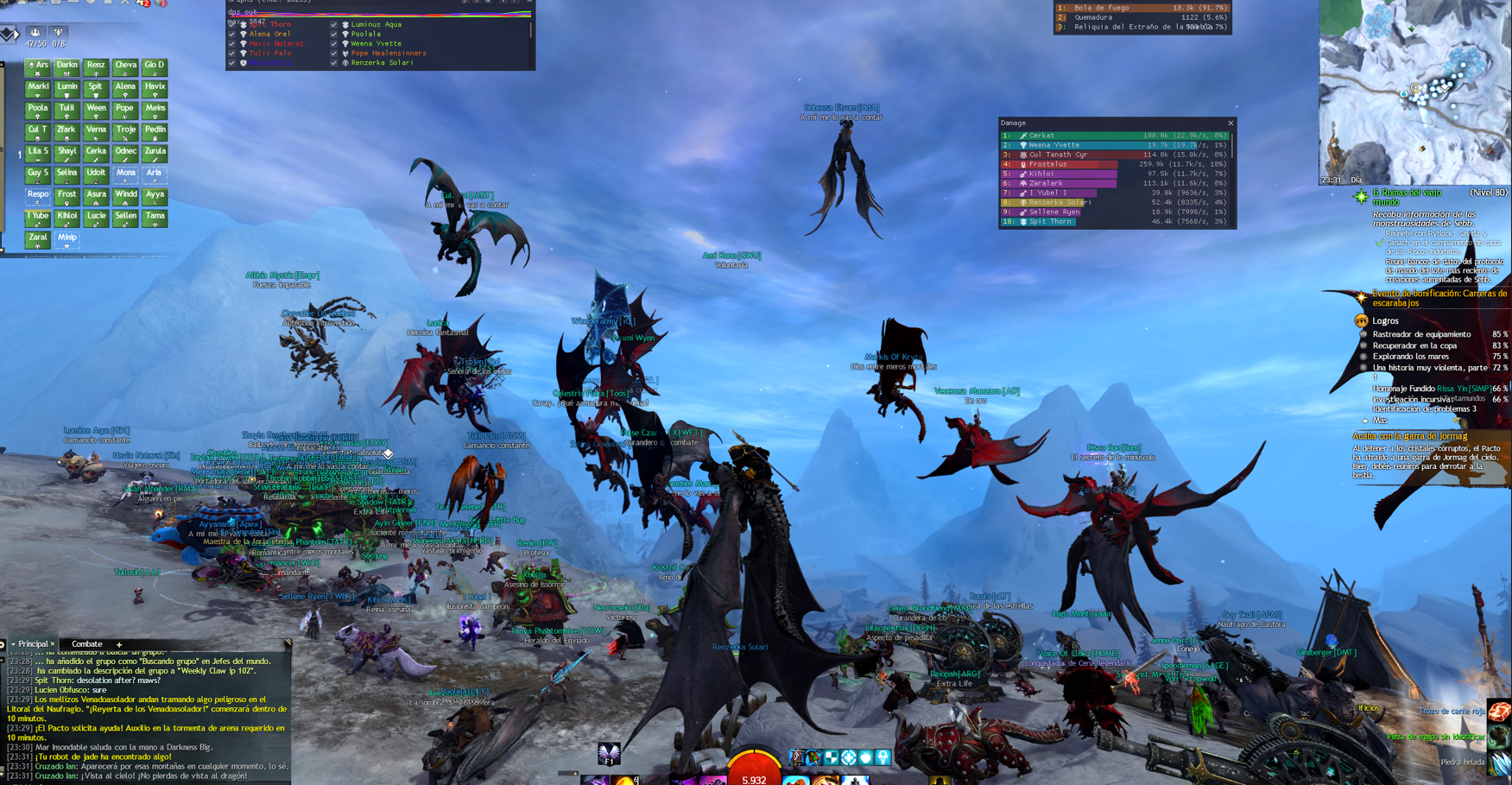
Task: Select Frostelus's row in the Damage meter
Action: [1114, 164]
